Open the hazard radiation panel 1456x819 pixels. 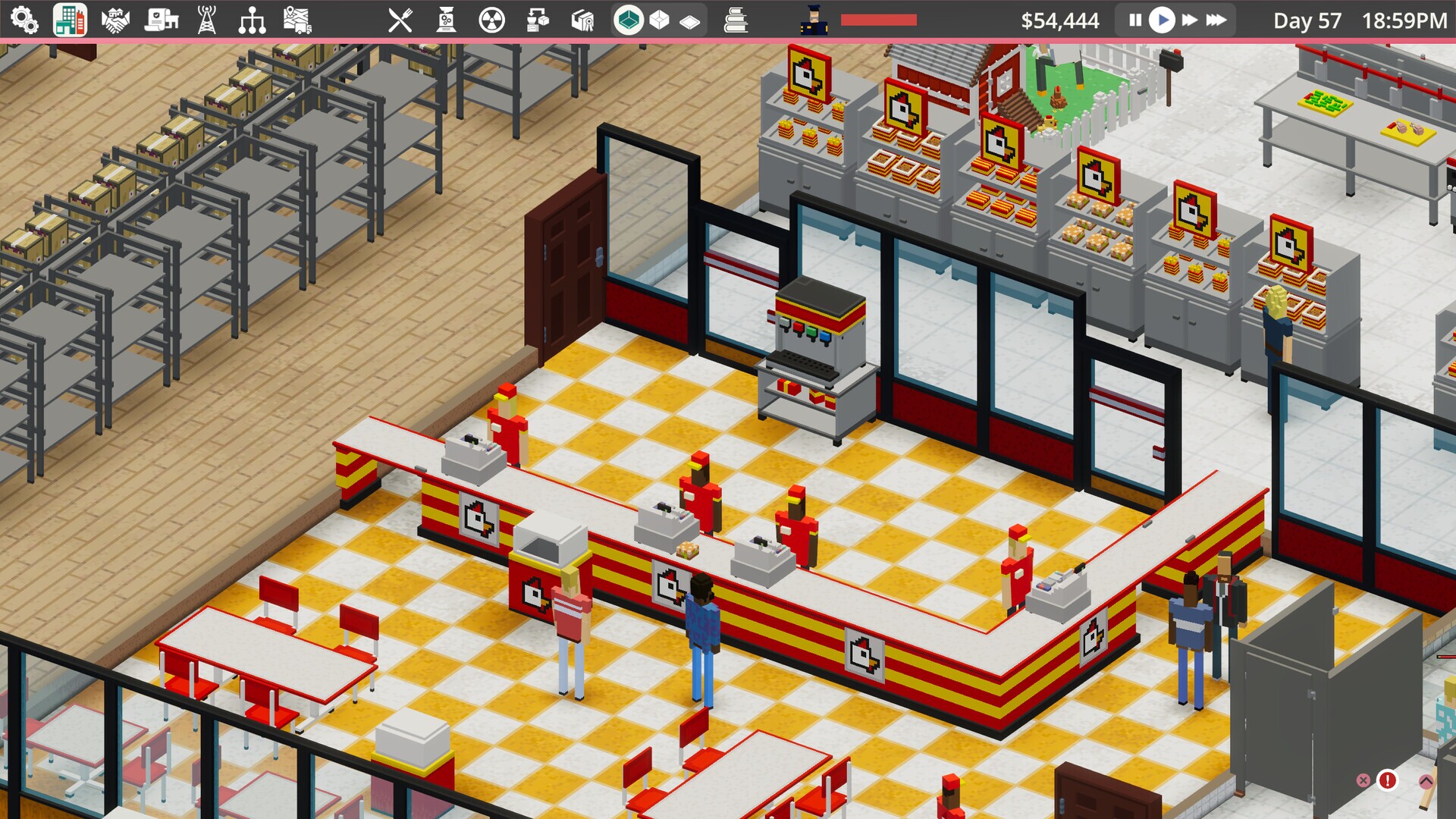492,19
